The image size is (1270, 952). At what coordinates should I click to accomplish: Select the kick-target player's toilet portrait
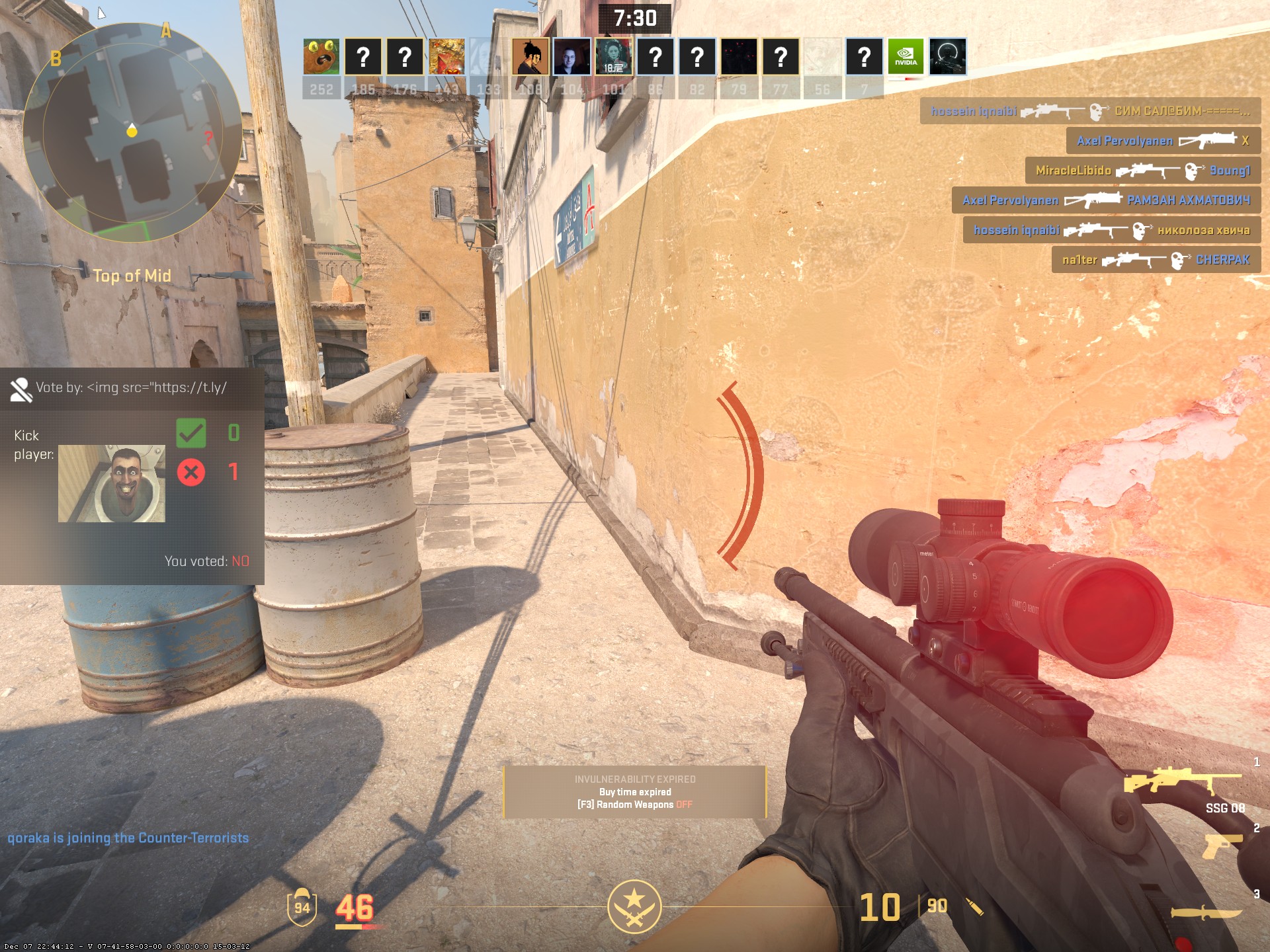(112, 483)
